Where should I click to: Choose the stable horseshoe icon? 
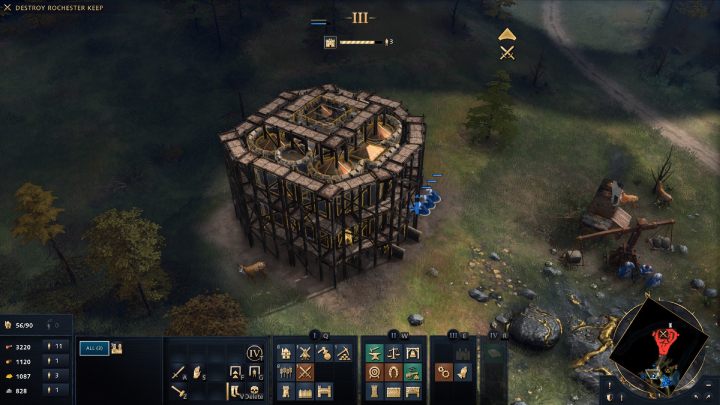pos(393,372)
